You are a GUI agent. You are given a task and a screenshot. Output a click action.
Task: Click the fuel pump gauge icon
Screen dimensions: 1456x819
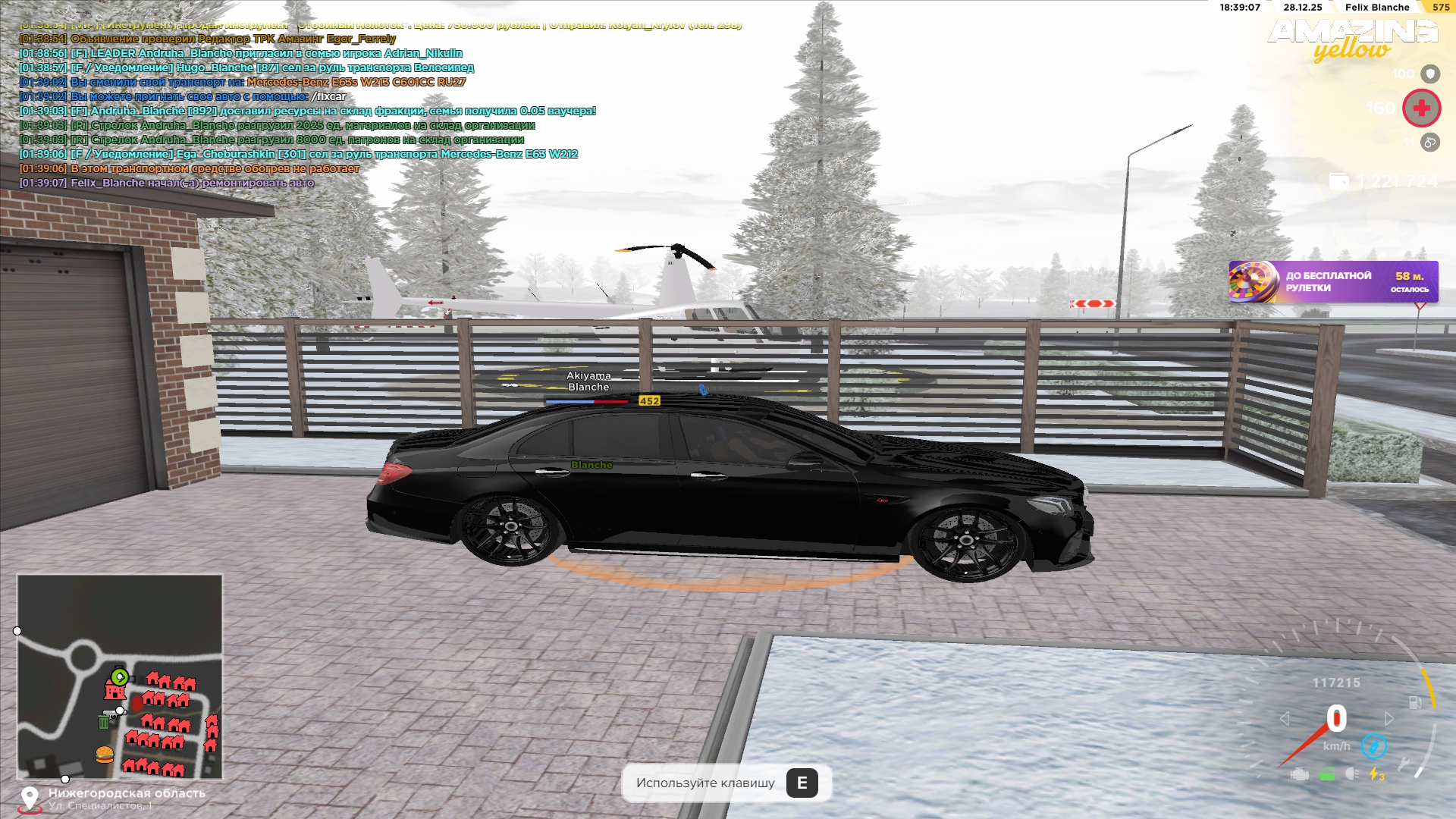[1415, 702]
